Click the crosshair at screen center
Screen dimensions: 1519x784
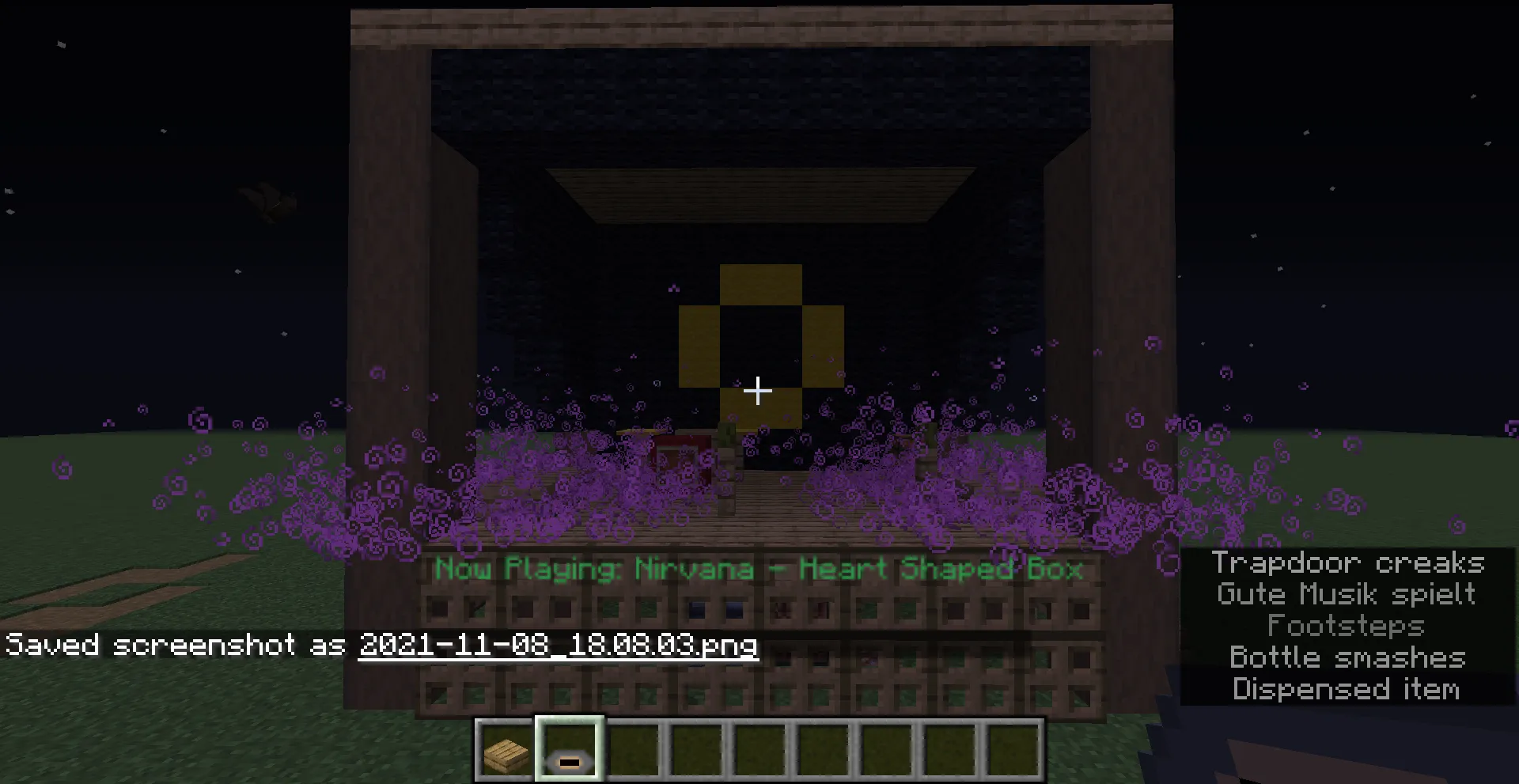(x=758, y=390)
